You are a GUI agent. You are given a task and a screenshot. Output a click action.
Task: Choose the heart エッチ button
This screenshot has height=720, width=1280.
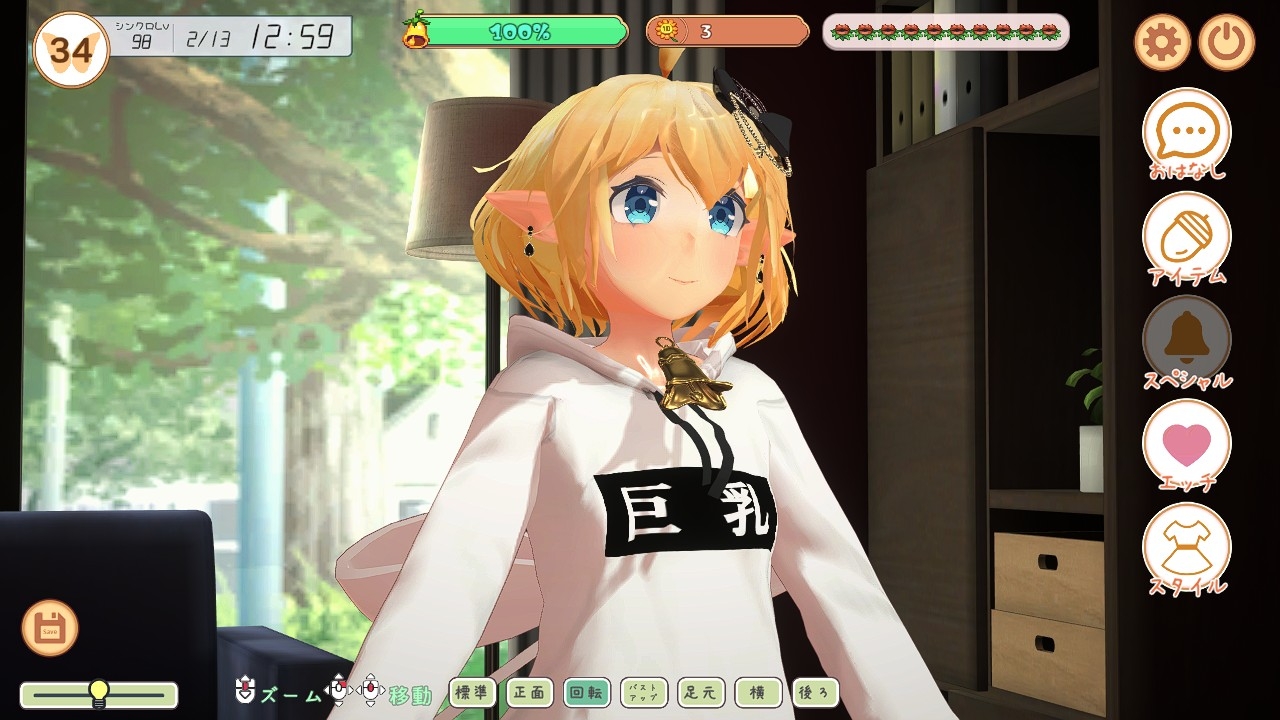[x=1187, y=443]
